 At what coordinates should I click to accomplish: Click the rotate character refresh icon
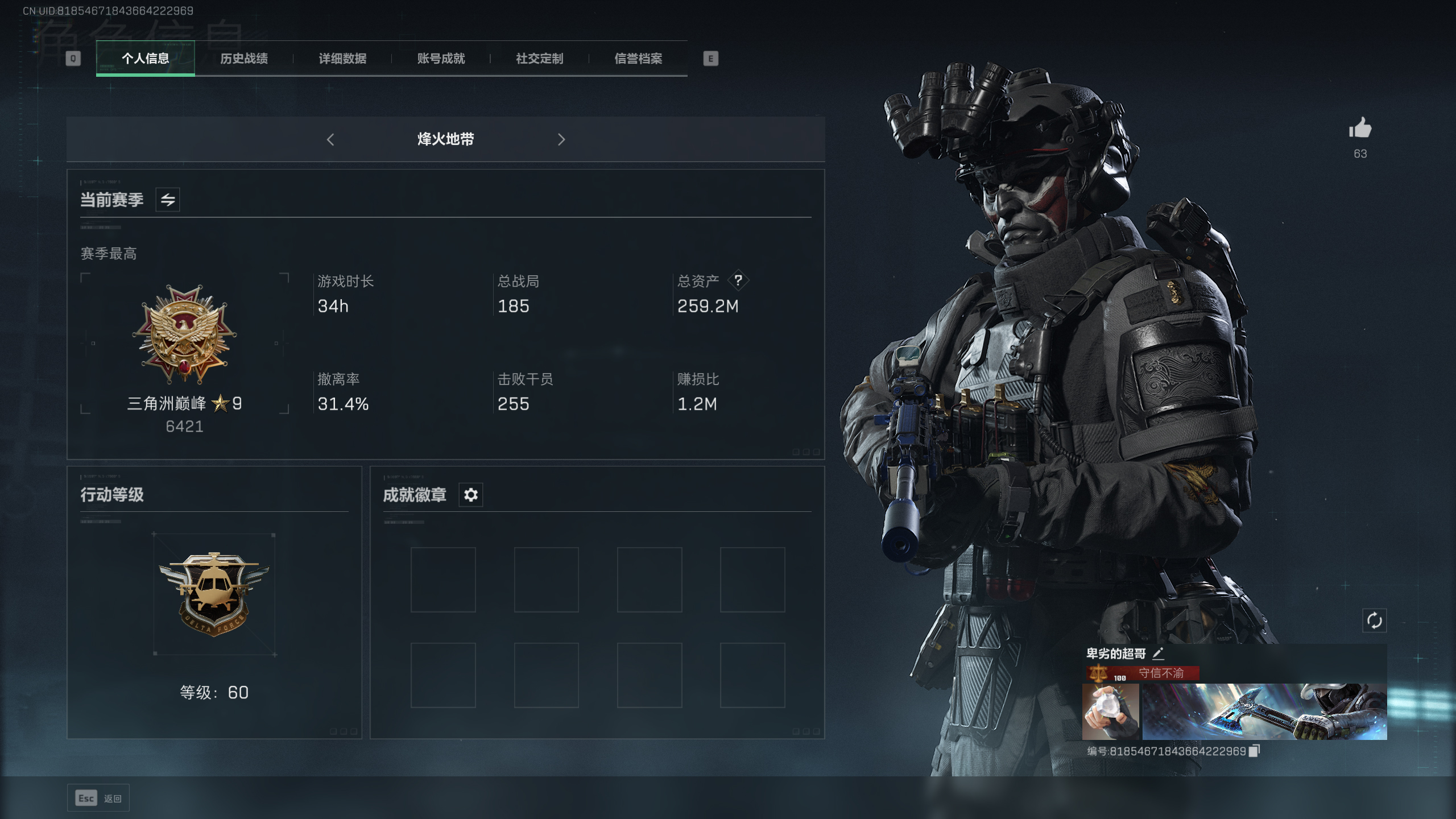click(1374, 621)
